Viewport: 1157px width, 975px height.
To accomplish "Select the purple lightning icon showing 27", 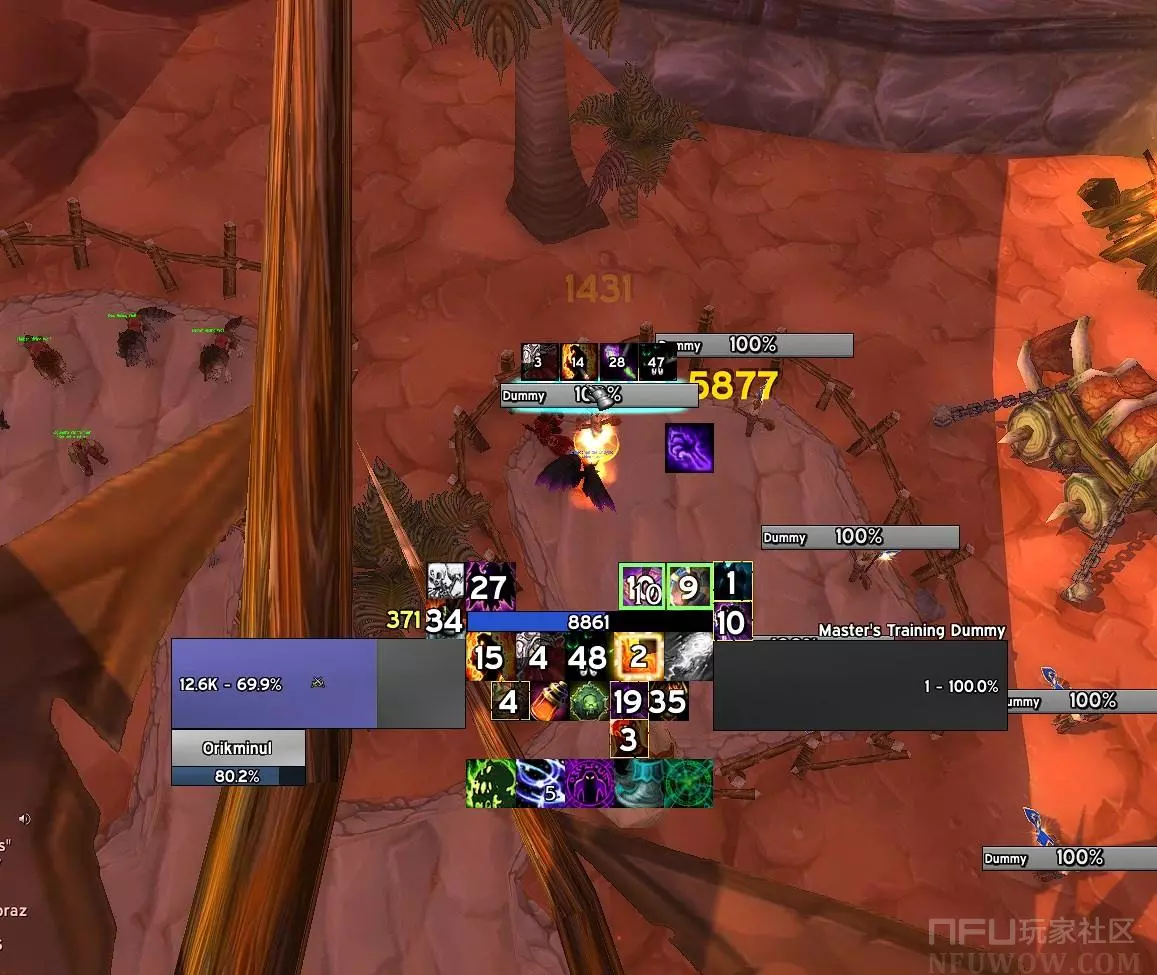I will [x=490, y=586].
